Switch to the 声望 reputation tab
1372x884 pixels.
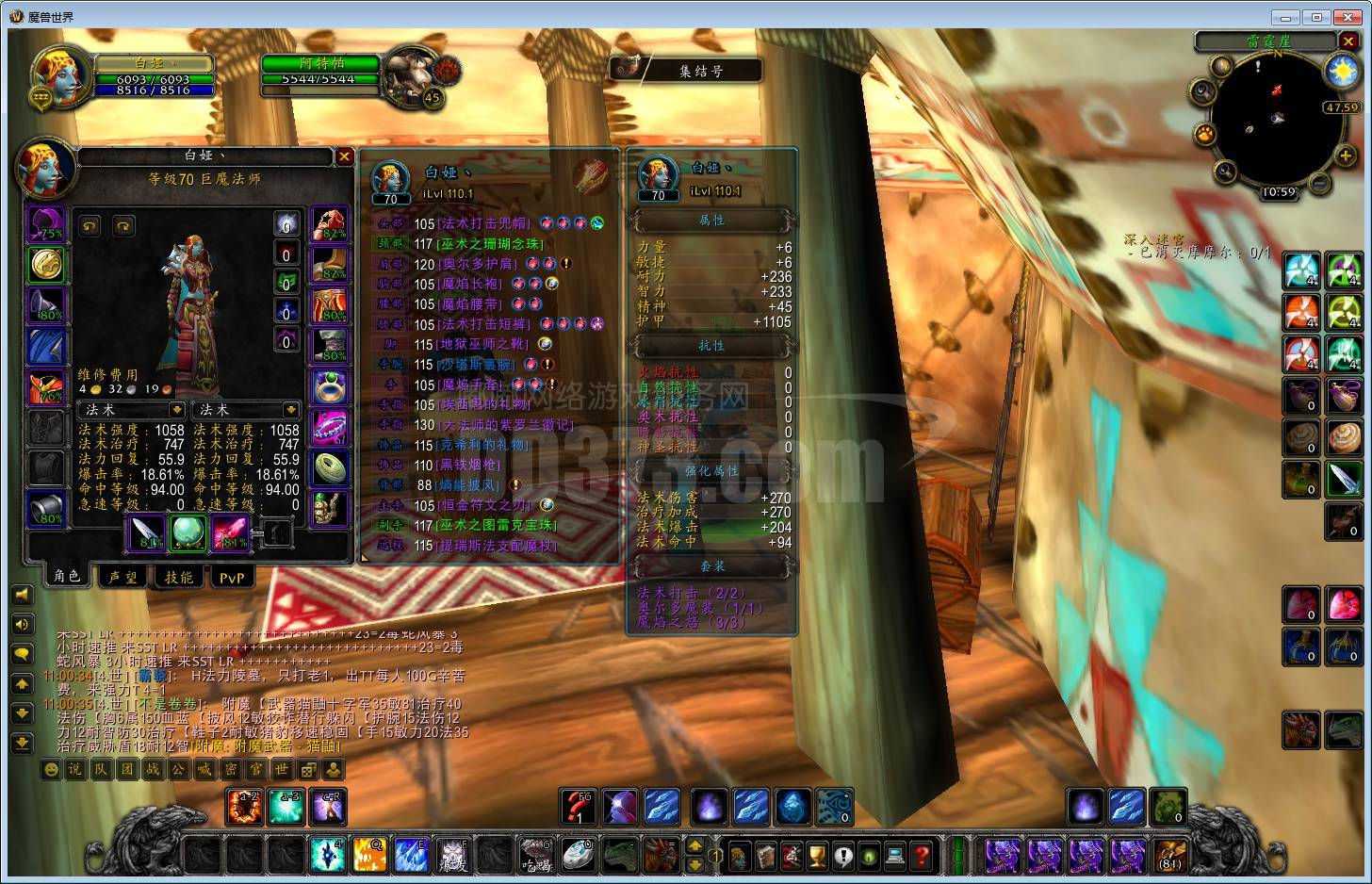pos(123,577)
